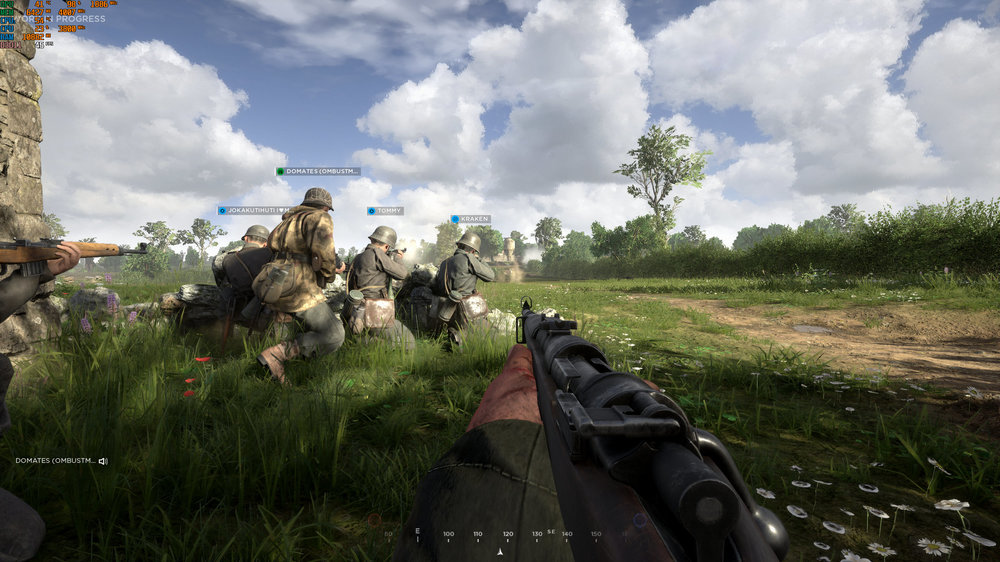Click the JOKAKUTIHUTI player name tag
This screenshot has height=562, width=1000.
(x=254, y=210)
